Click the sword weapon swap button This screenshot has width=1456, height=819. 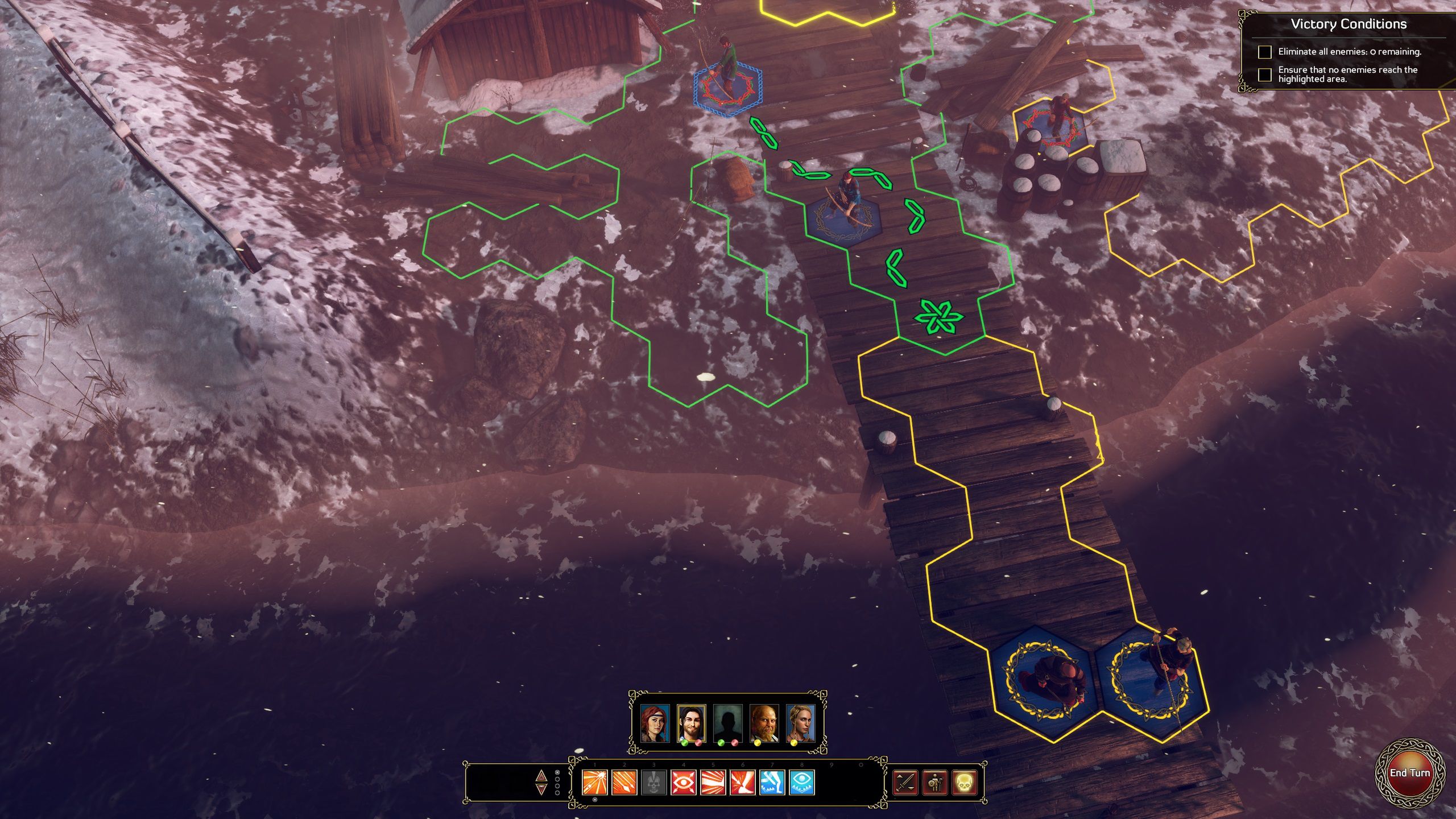pos(905,783)
